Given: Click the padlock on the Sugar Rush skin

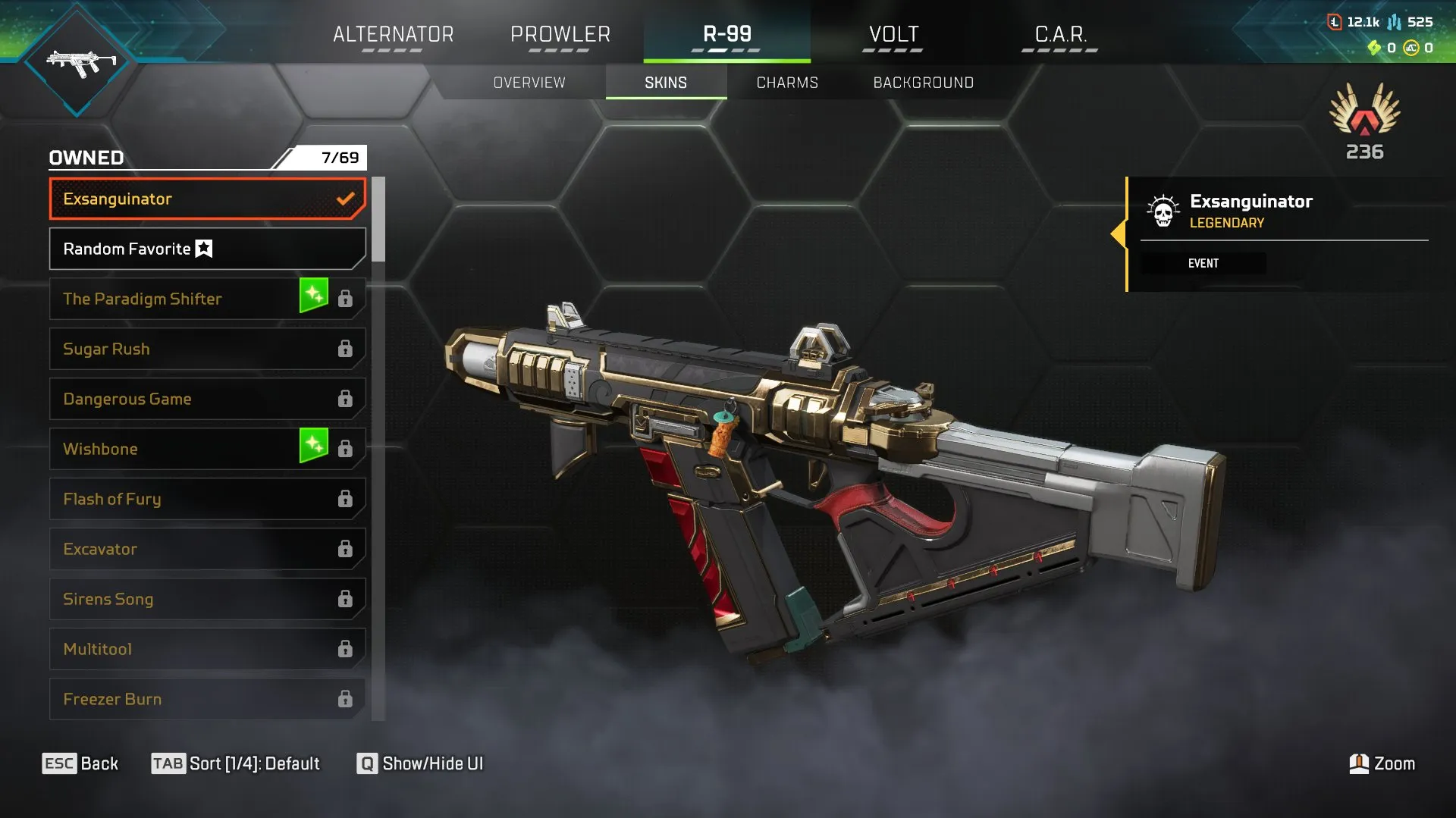Looking at the screenshot, I should click(x=346, y=349).
